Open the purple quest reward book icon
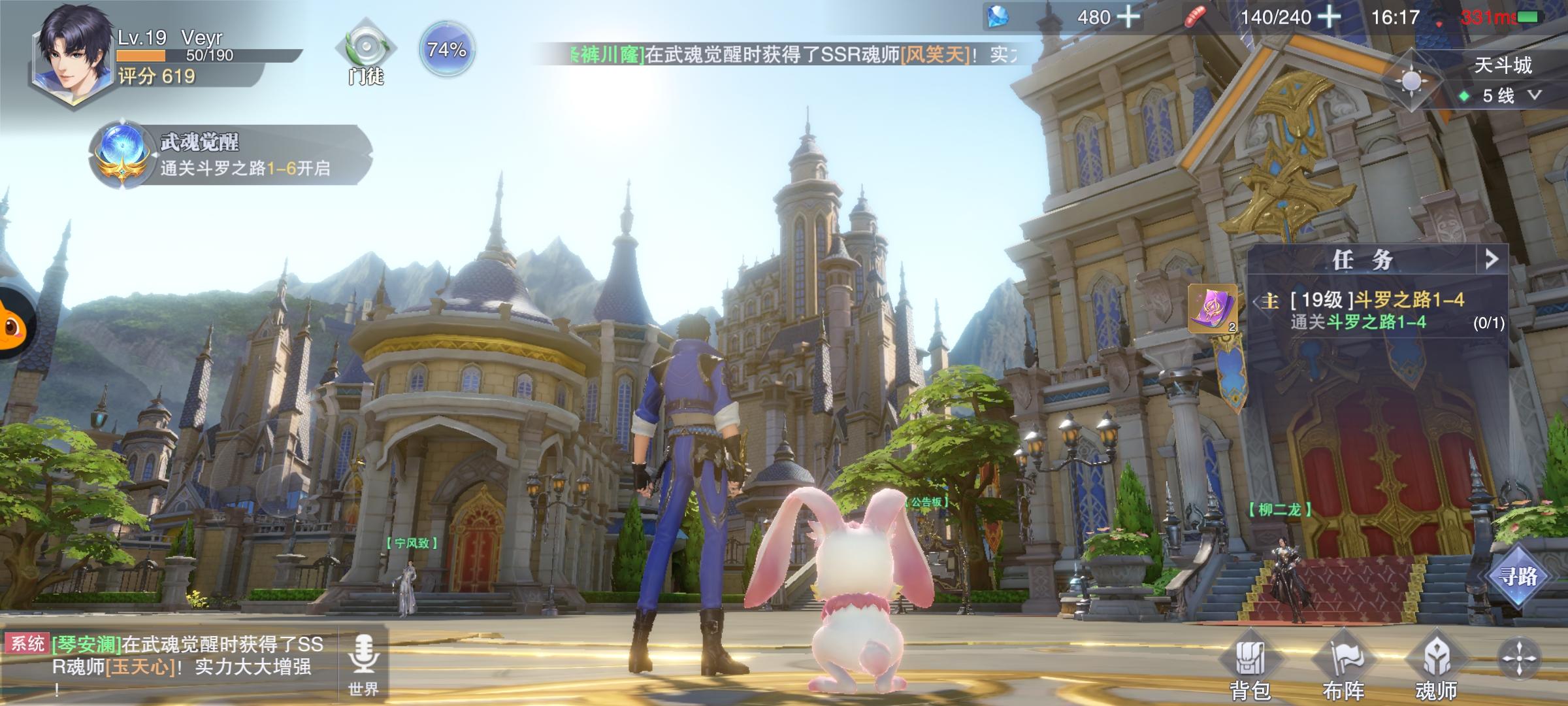This screenshot has width=1568, height=706. [1212, 309]
